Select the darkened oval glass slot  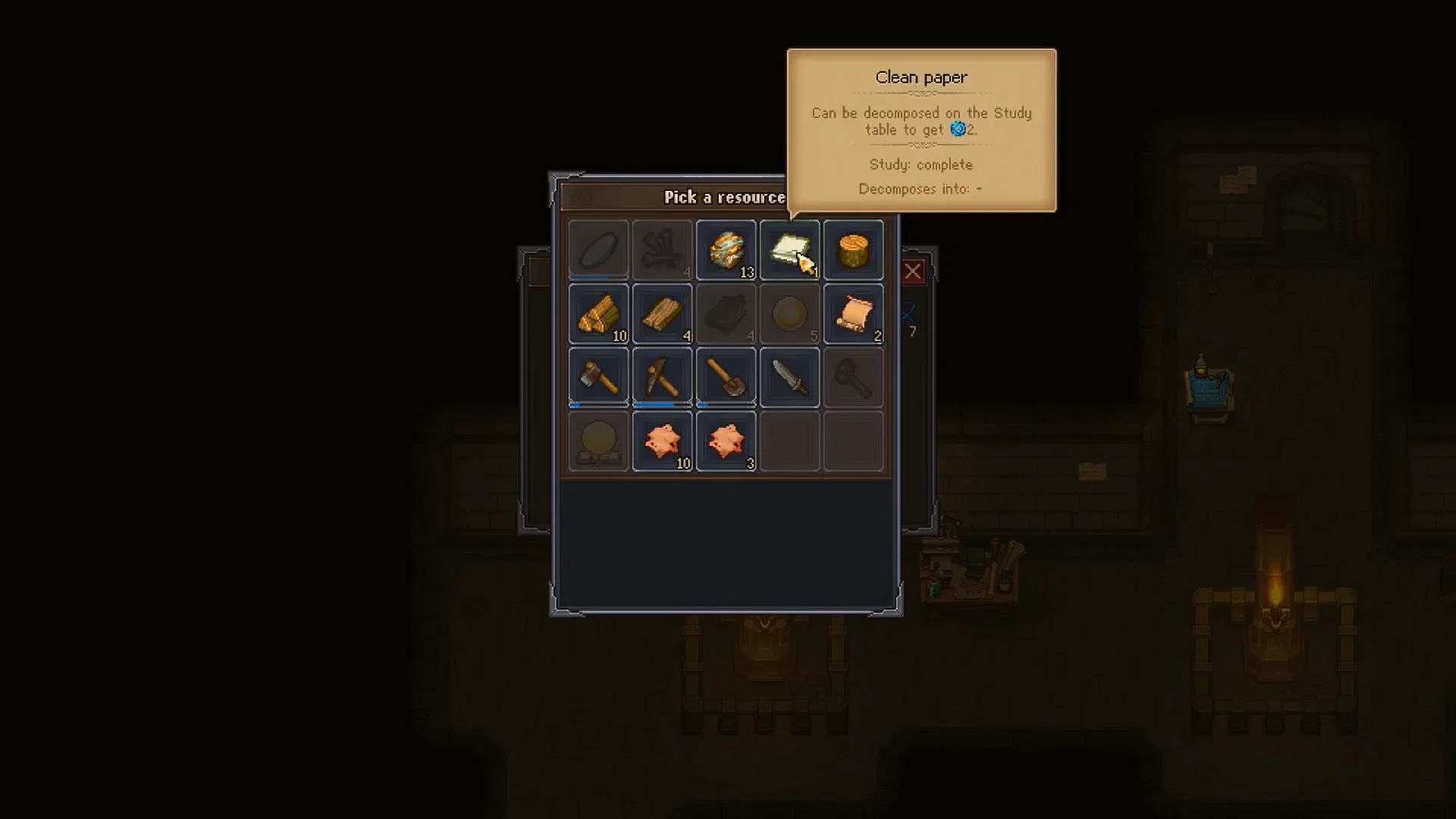pyautogui.click(x=598, y=250)
